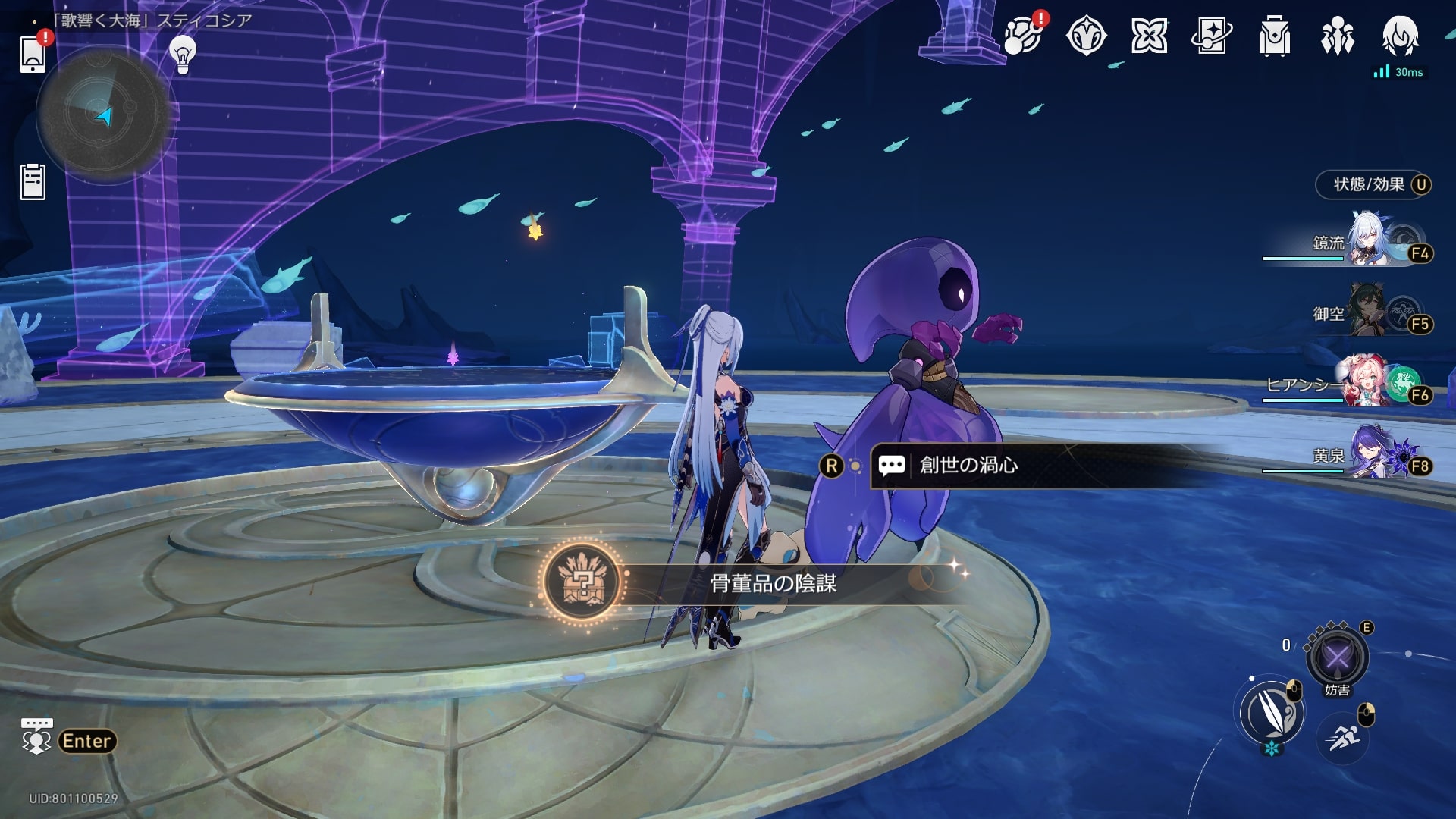1456x819 pixels.
Task: Use the basic attack sword icon
Action: tap(1271, 713)
